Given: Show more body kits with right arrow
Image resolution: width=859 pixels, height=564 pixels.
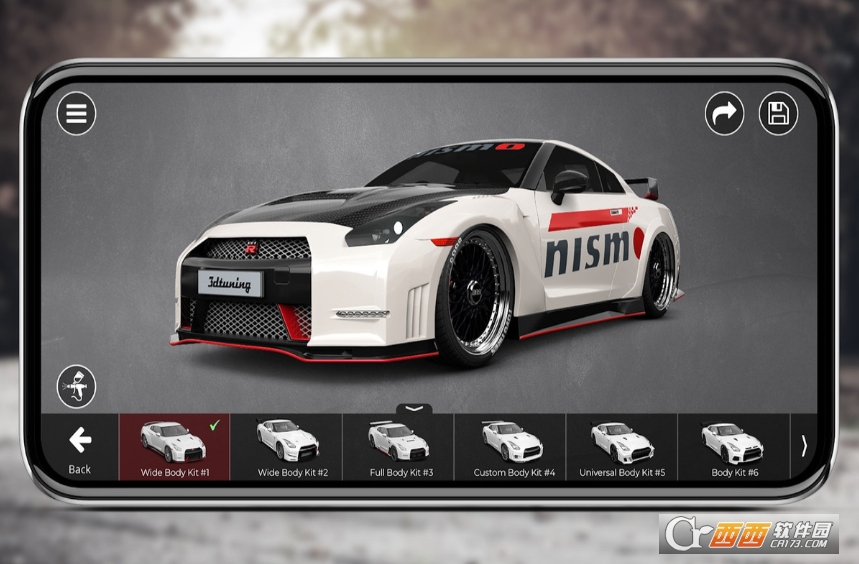Looking at the screenshot, I should 804,446.
